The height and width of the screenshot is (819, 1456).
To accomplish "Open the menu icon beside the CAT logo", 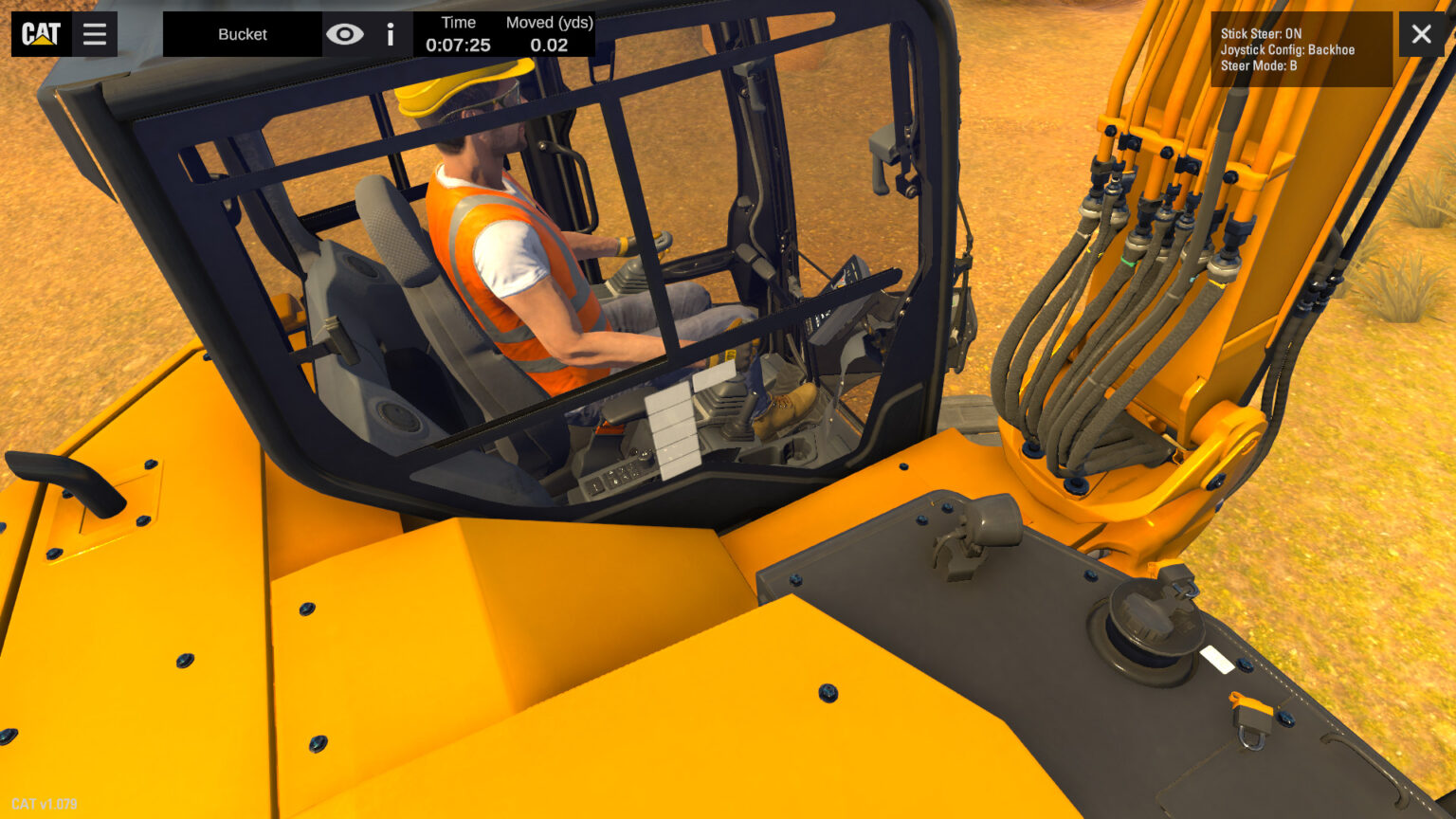I will click(x=94, y=33).
